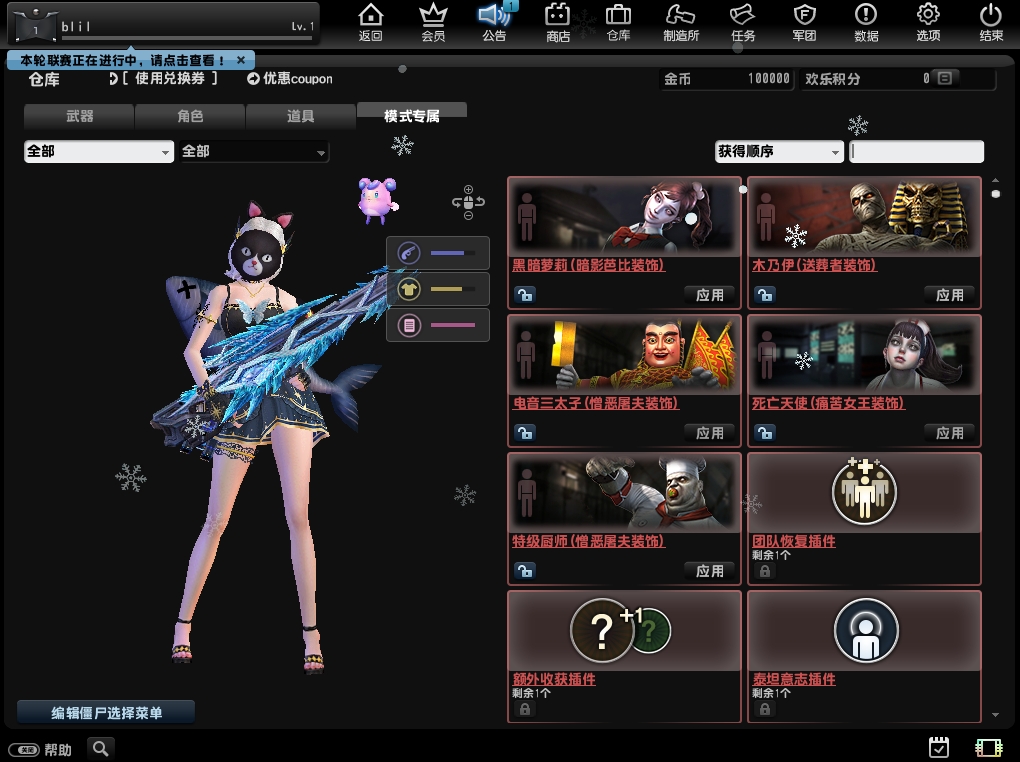
Task: Switch to the 道具 items tab
Action: click(300, 116)
